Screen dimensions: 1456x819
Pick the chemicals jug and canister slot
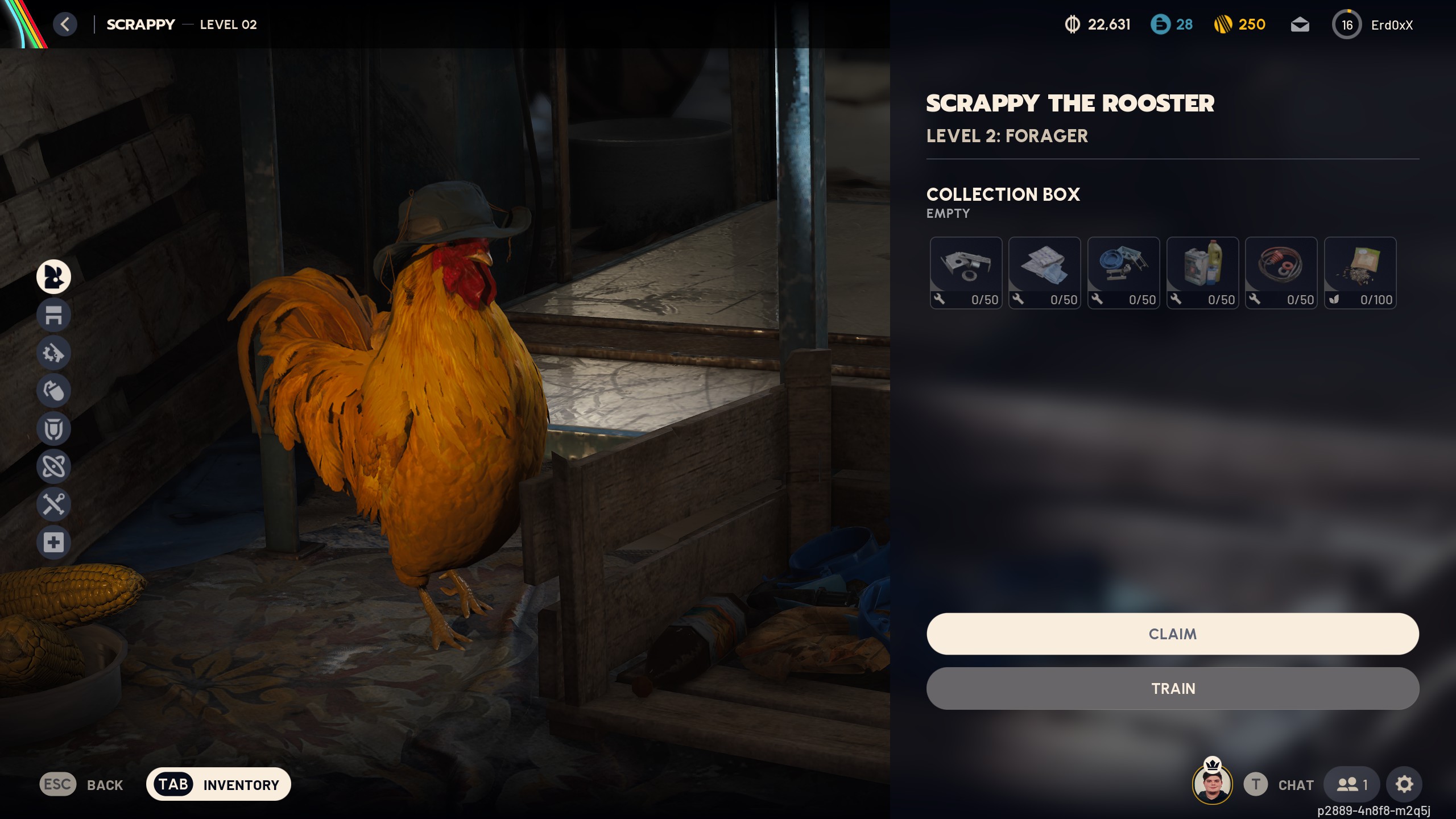click(x=1202, y=272)
